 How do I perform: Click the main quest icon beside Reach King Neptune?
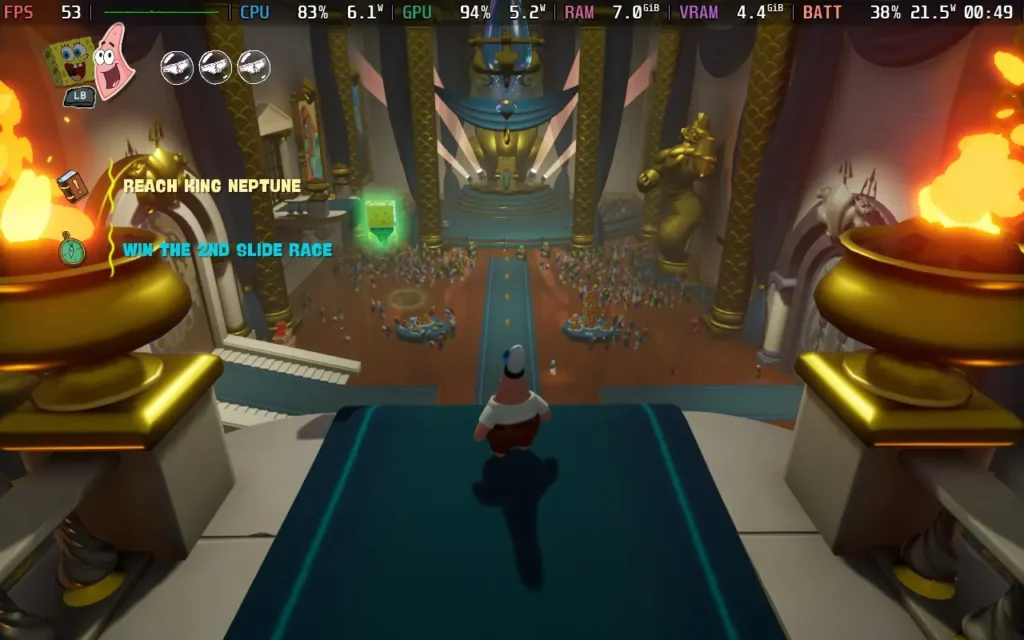coord(71,185)
